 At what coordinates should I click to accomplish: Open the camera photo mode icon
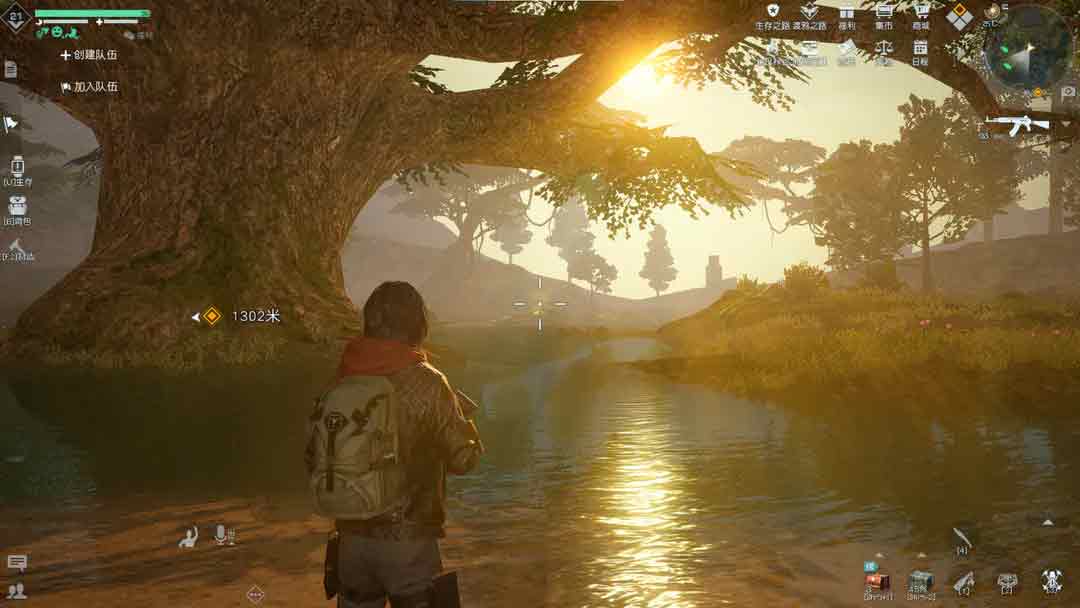[x=1068, y=92]
